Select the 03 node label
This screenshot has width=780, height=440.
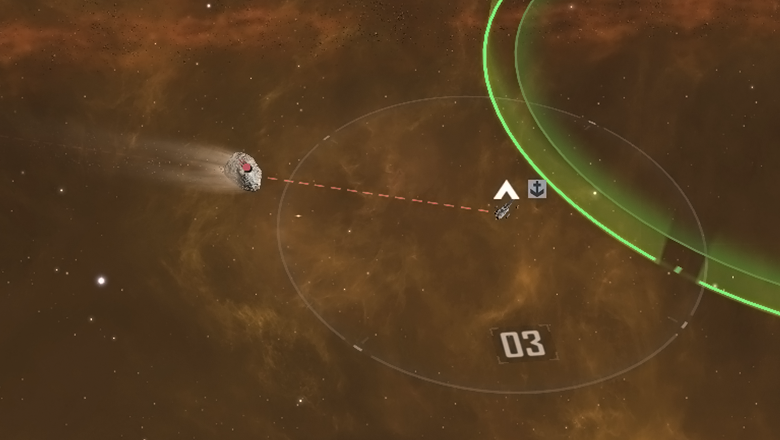522,344
